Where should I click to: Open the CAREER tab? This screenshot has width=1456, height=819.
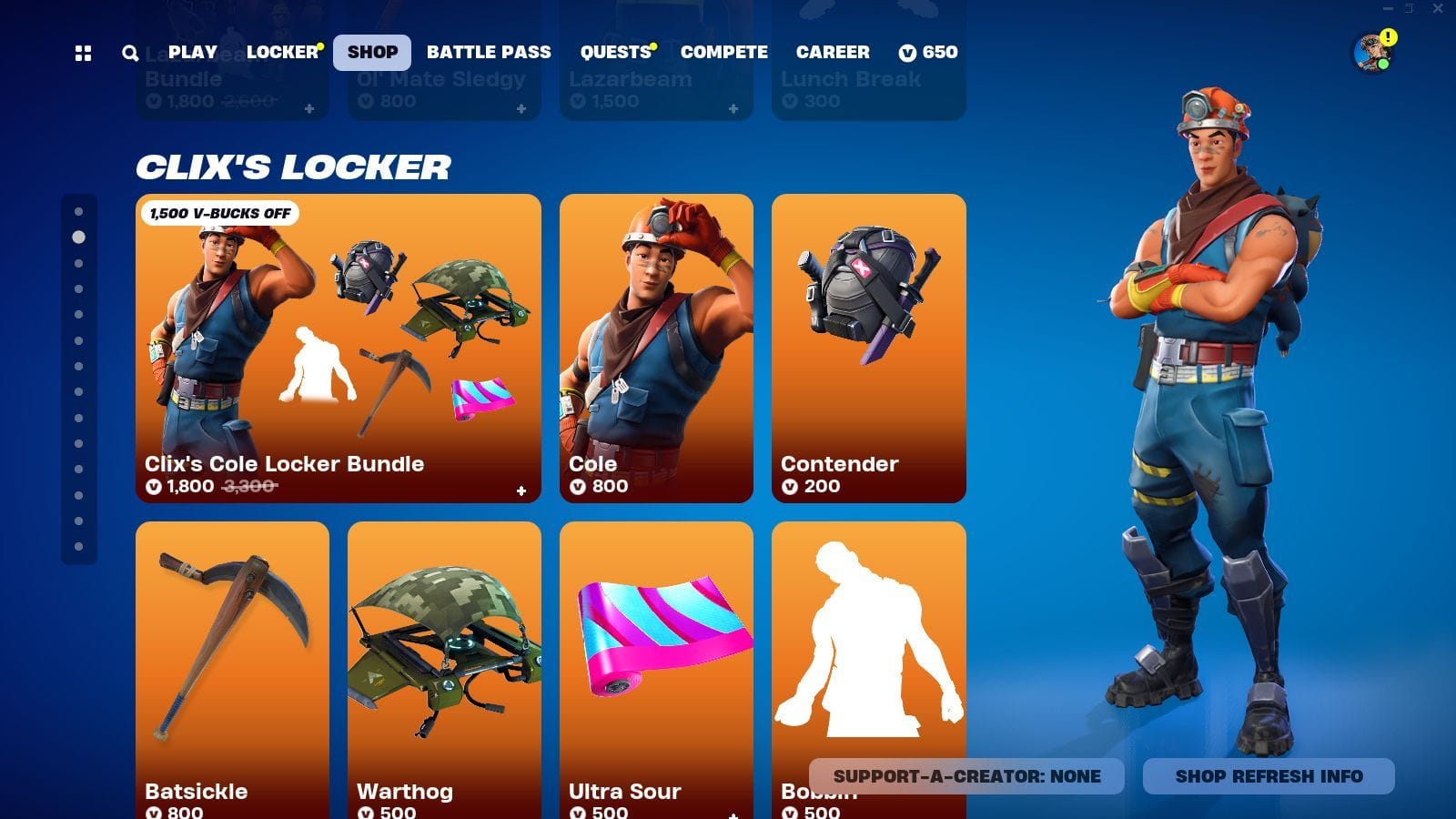(832, 52)
